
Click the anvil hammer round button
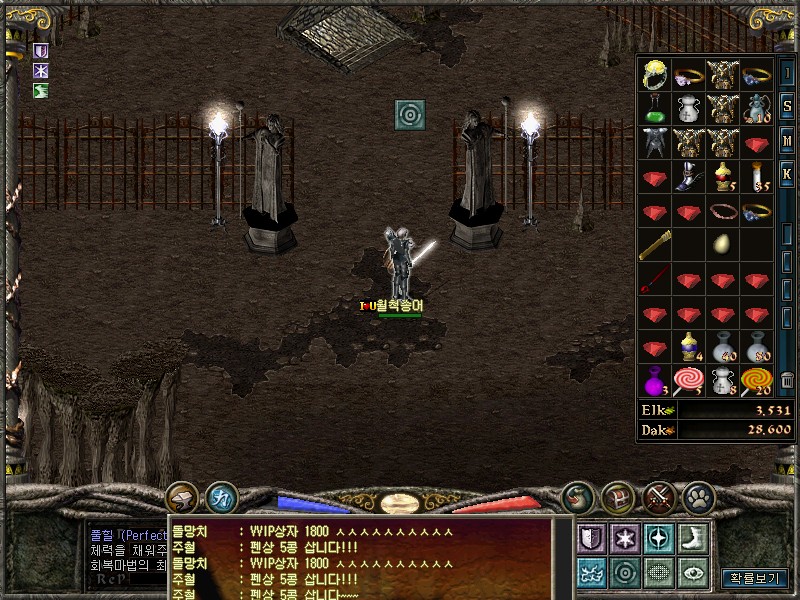182,496
